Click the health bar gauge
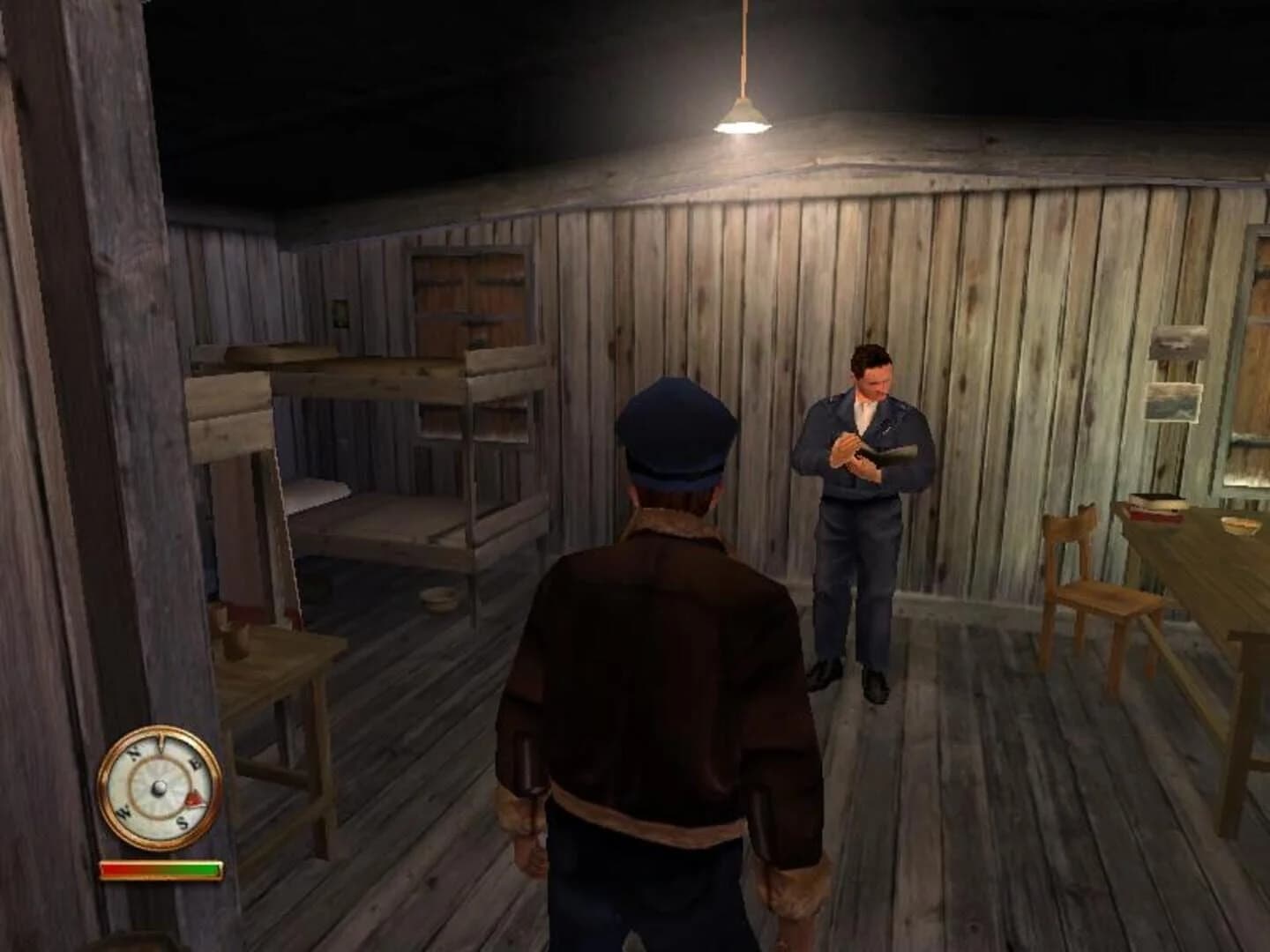Viewport: 1270px width, 952px height. tap(161, 868)
